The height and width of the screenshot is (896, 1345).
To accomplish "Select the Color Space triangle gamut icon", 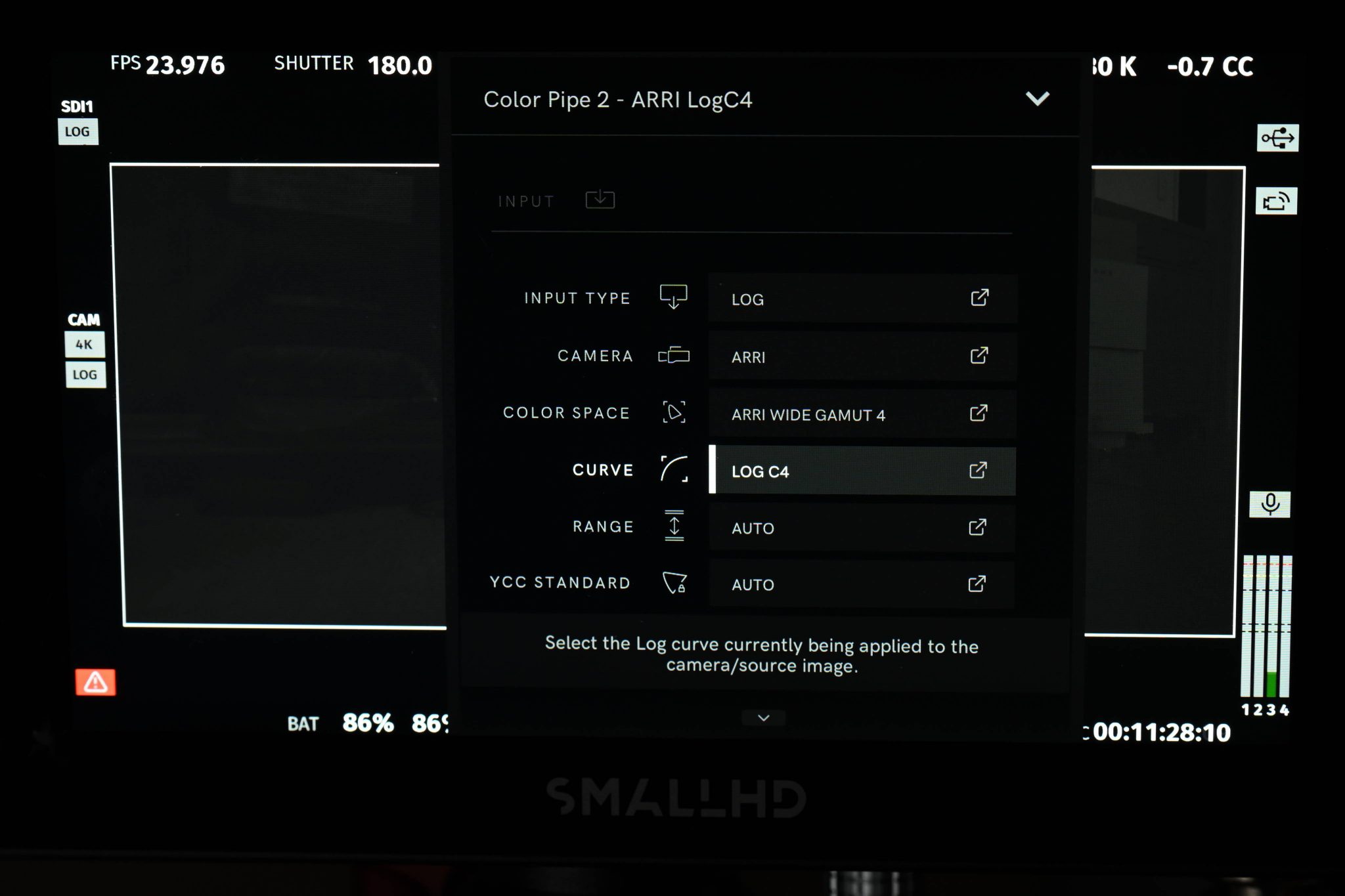I will point(674,413).
